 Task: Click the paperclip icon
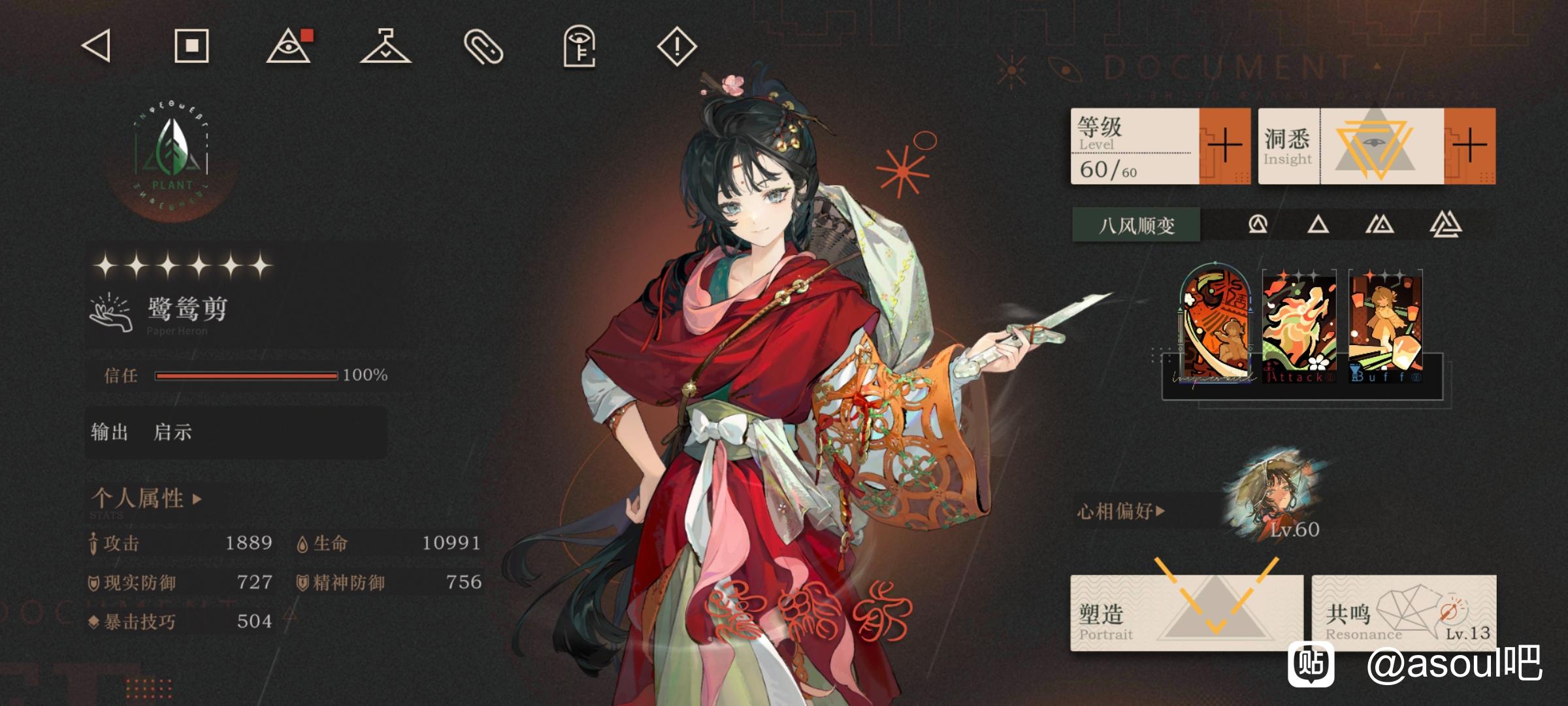[483, 47]
